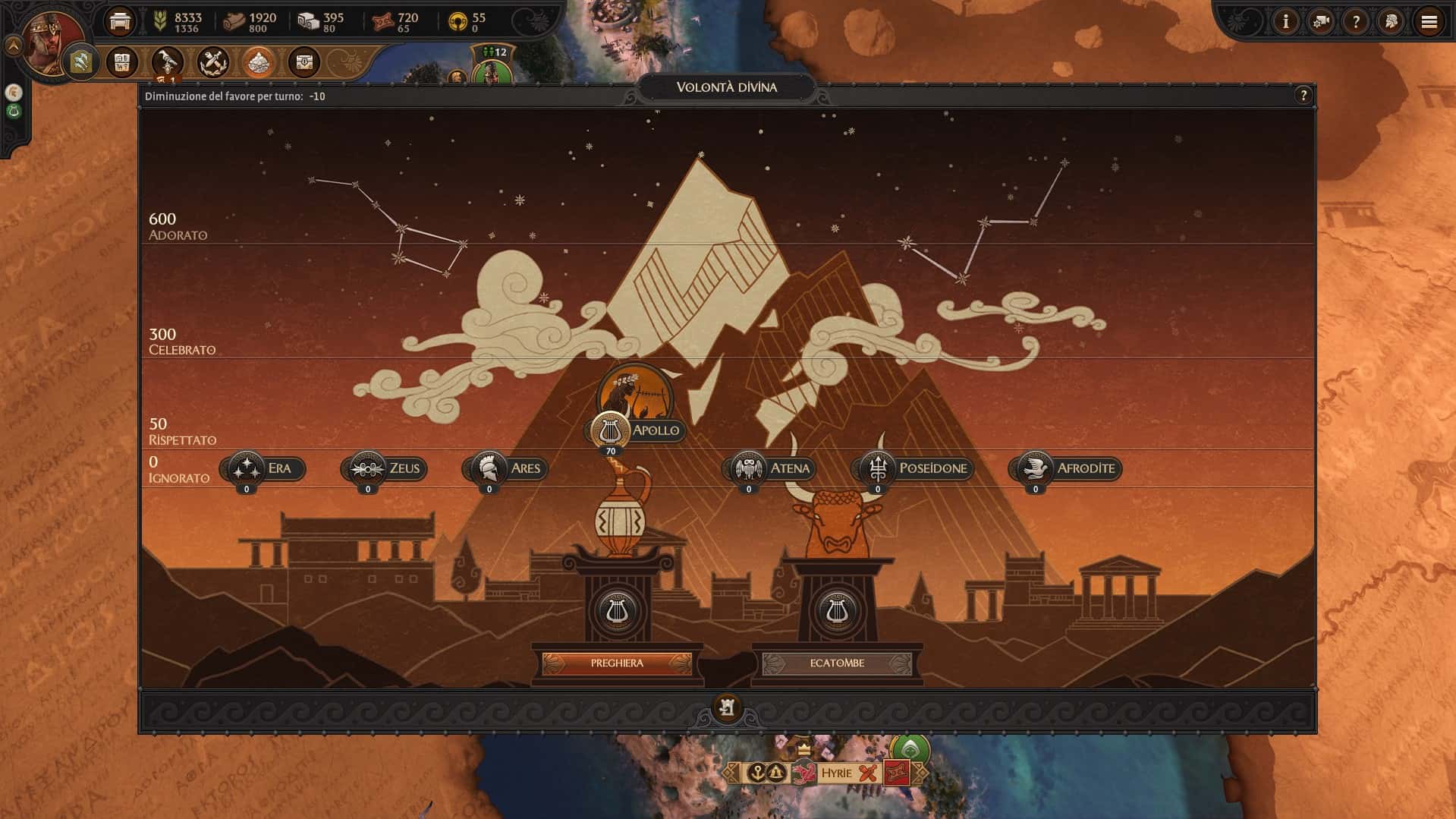Close panel with the bottom tower button

(727, 708)
